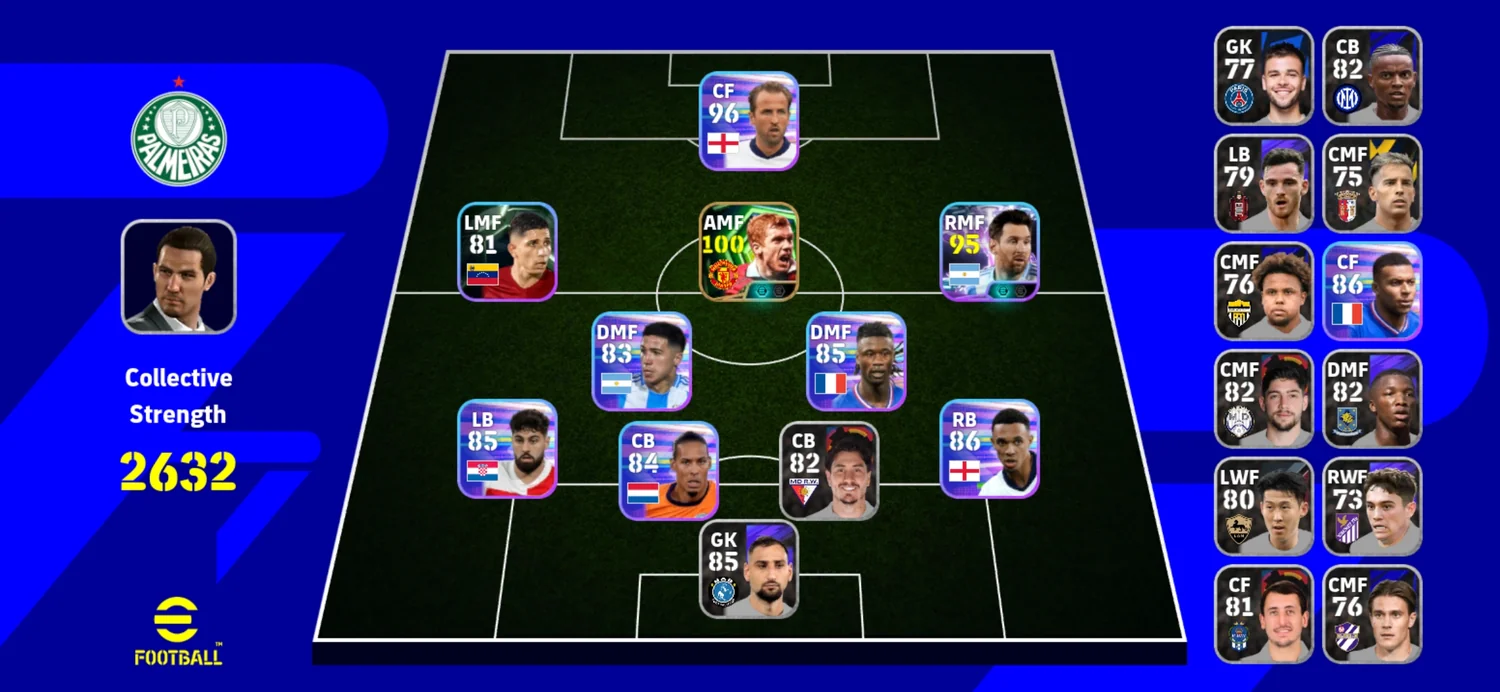Choose substitute LB 79 card
Screen dimensions: 1500x692
click(x=1264, y=184)
